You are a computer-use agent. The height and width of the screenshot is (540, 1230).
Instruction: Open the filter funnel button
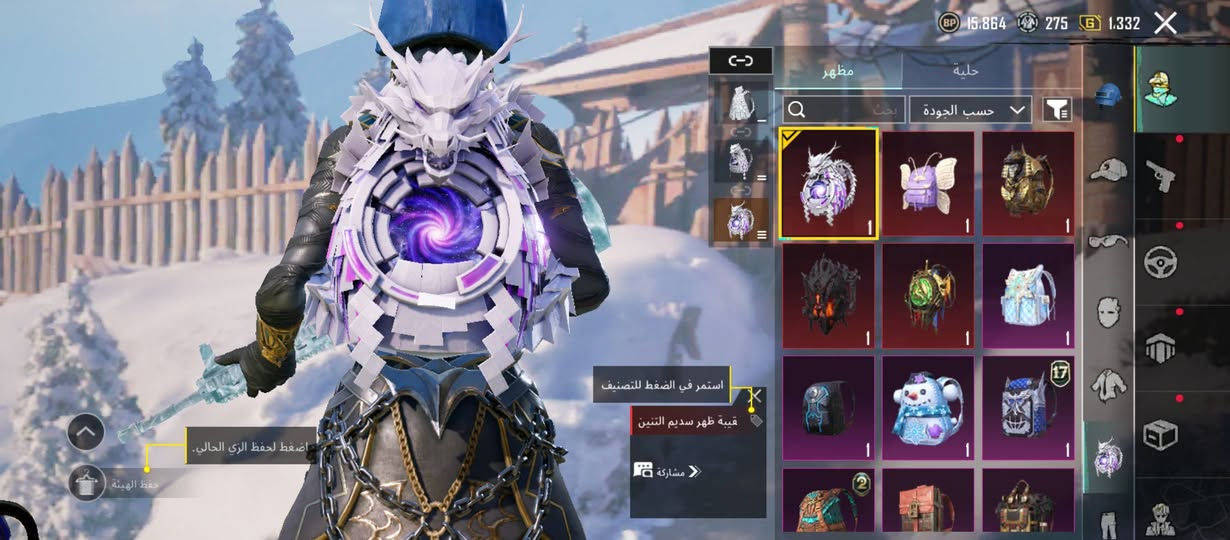pos(1056,110)
